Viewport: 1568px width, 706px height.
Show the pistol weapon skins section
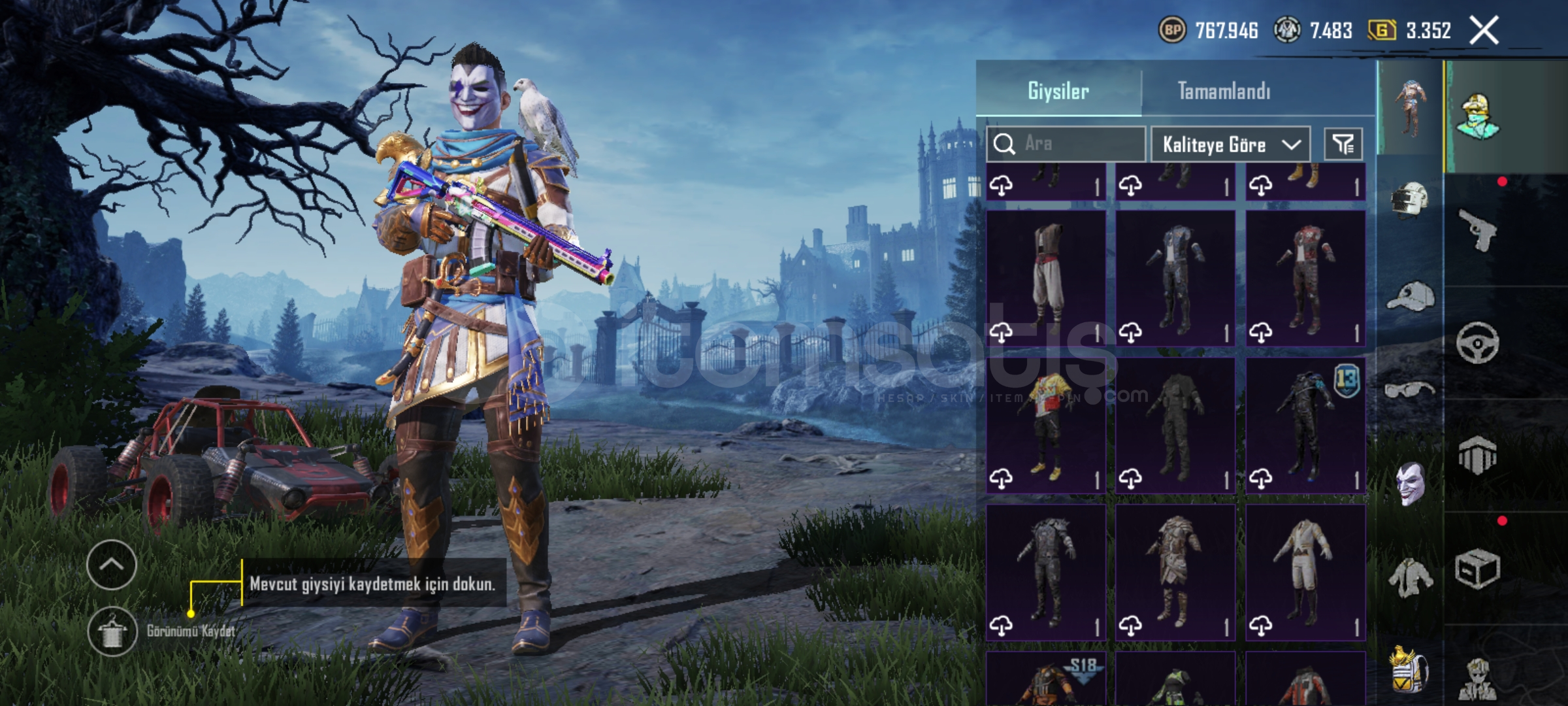[1478, 229]
